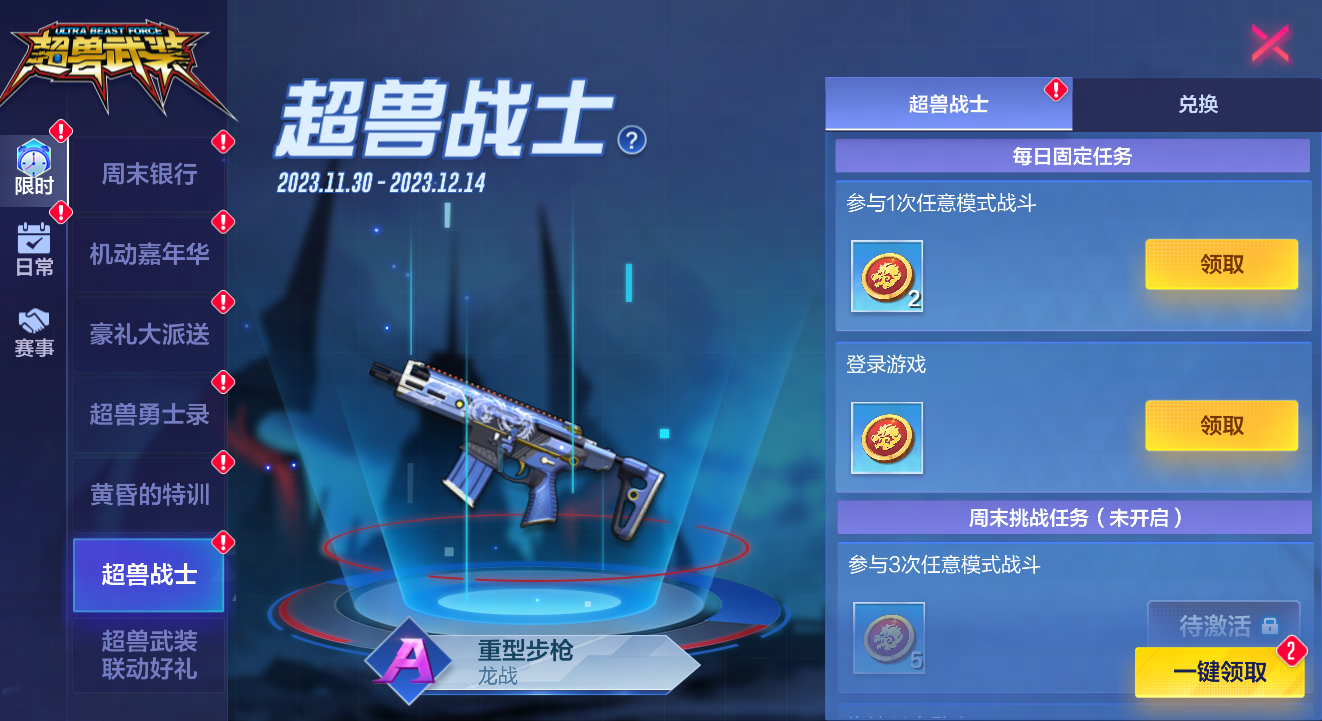
Task: Select 超兽武装联动好礼 at the bottom
Action: tap(148, 655)
